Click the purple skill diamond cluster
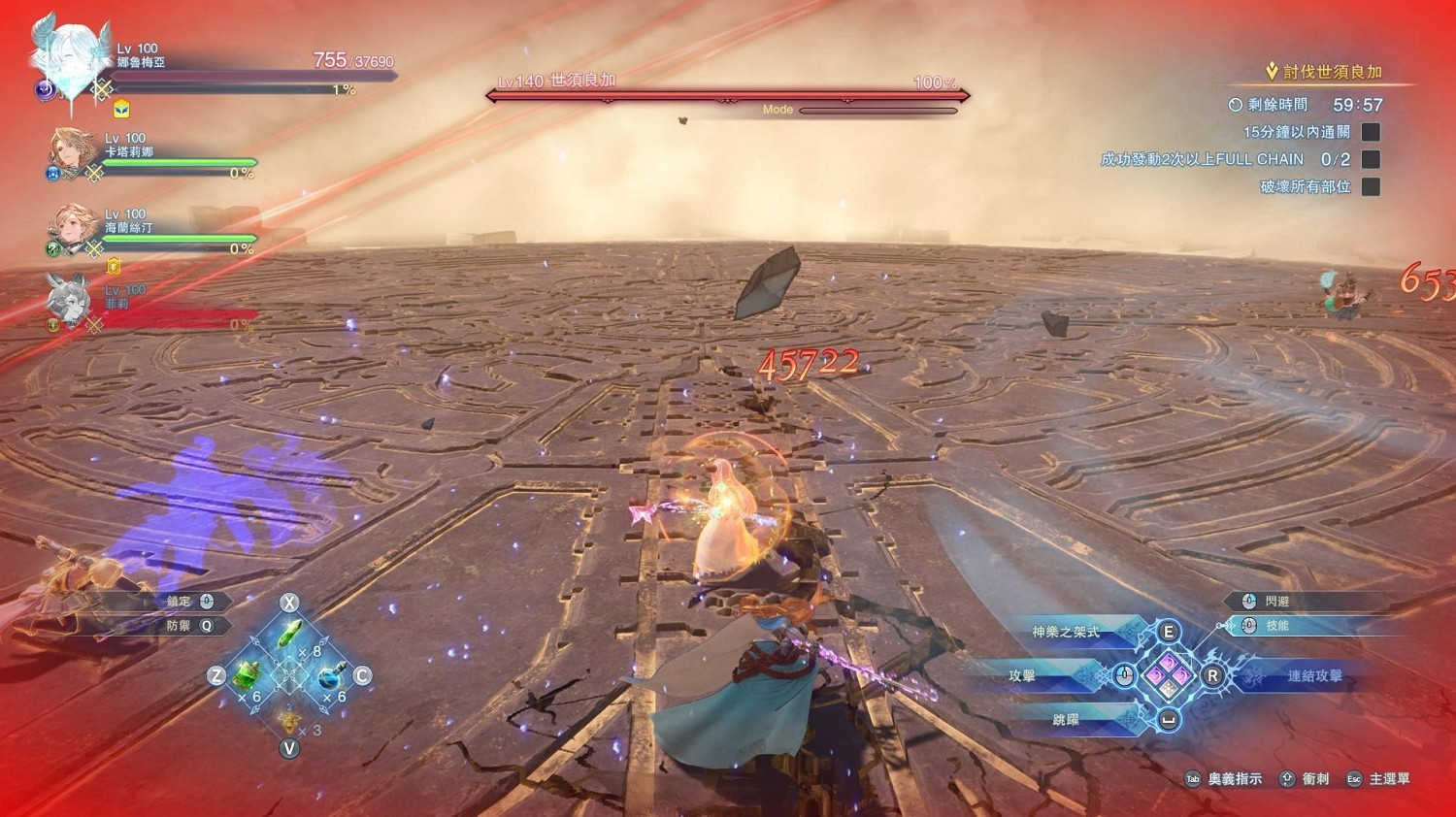 pyautogui.click(x=1169, y=675)
